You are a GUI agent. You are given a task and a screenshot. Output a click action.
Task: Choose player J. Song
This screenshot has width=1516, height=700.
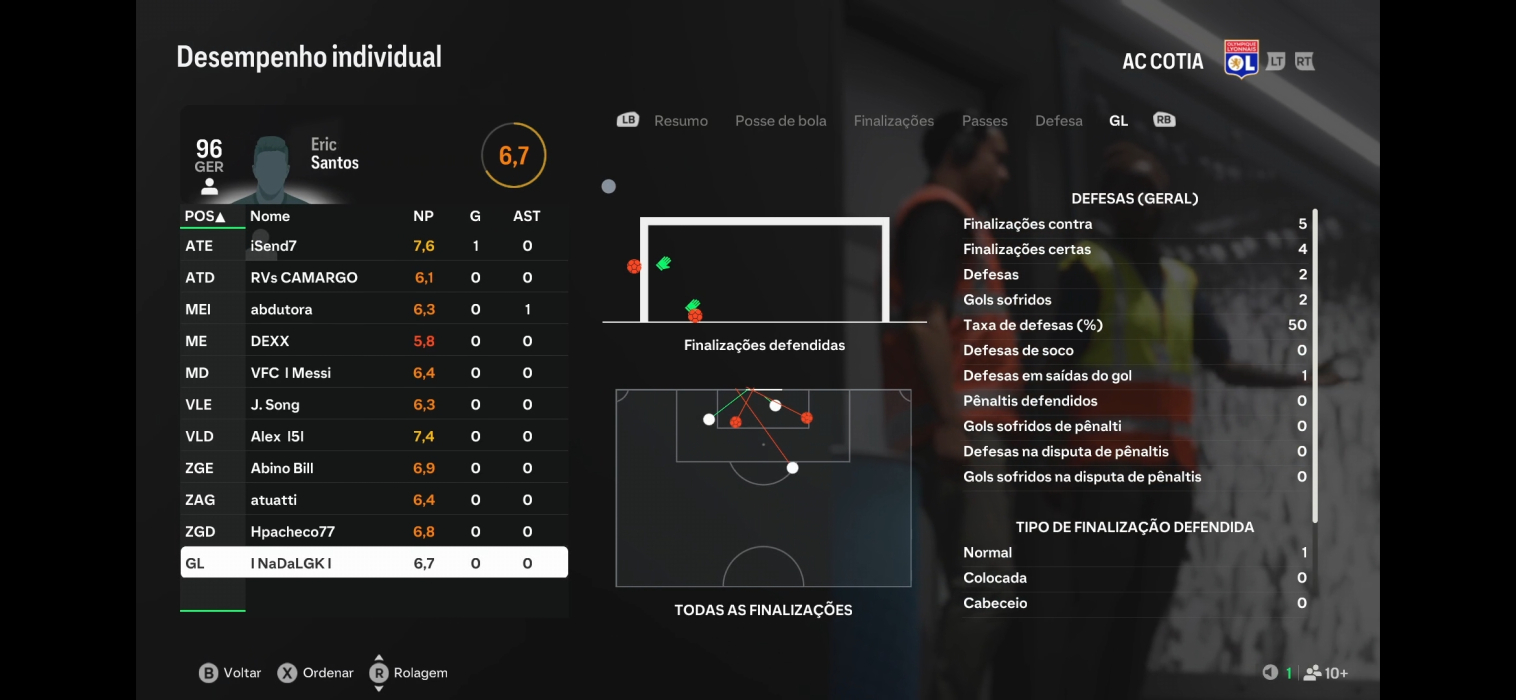(373, 405)
